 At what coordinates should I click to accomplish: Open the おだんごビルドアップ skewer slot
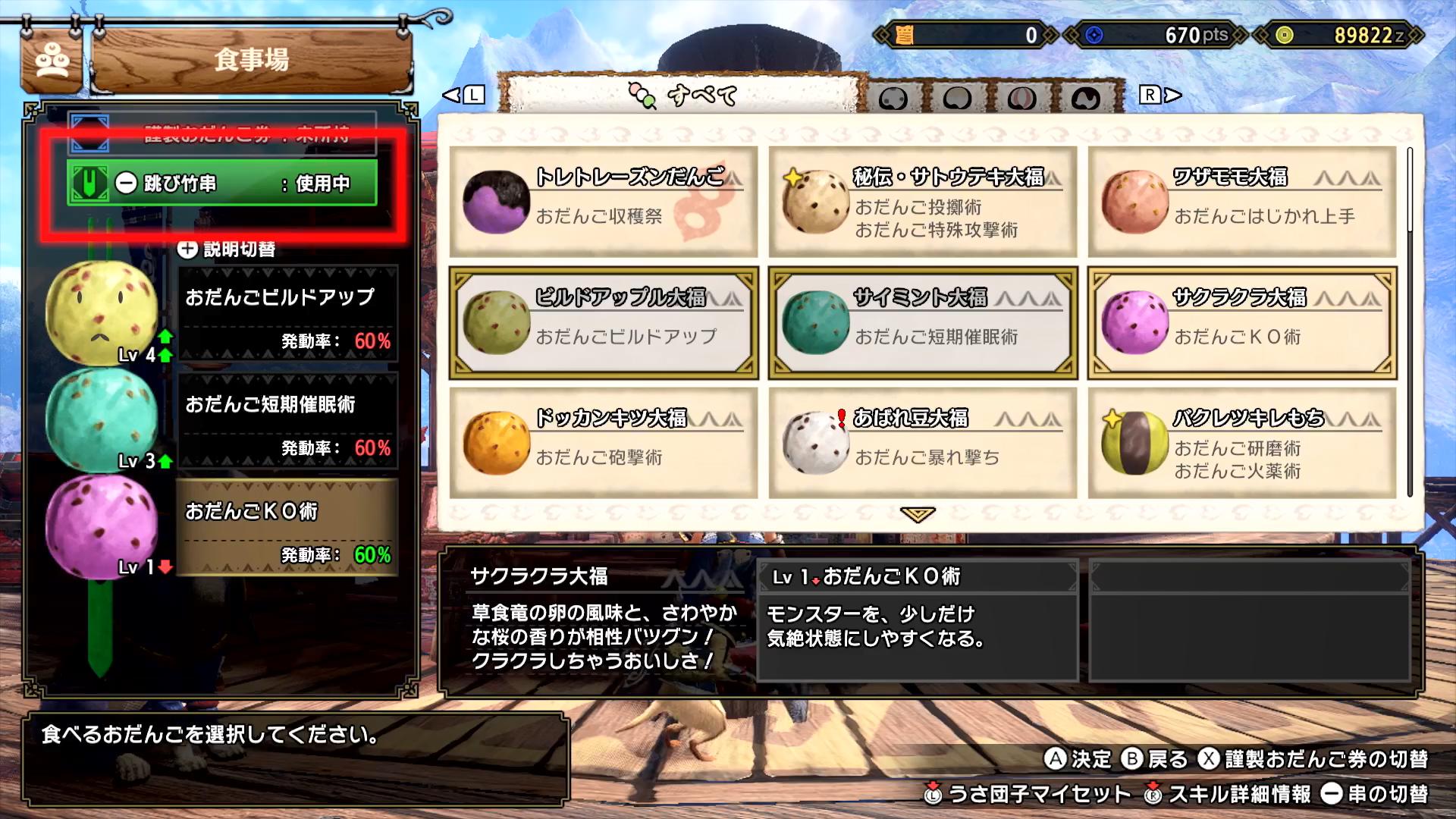287,312
